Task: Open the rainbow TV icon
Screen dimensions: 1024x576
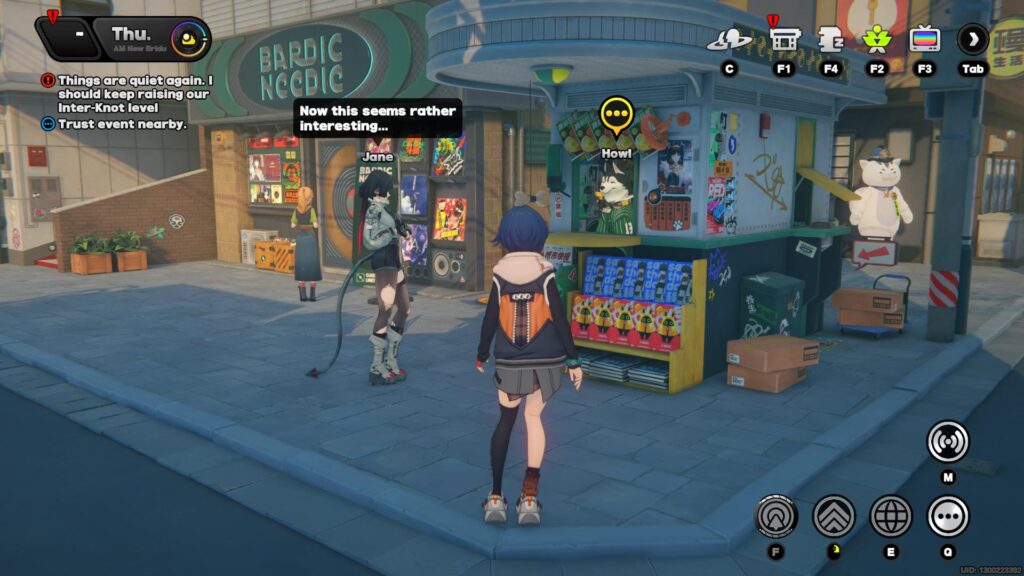Action: coord(924,41)
